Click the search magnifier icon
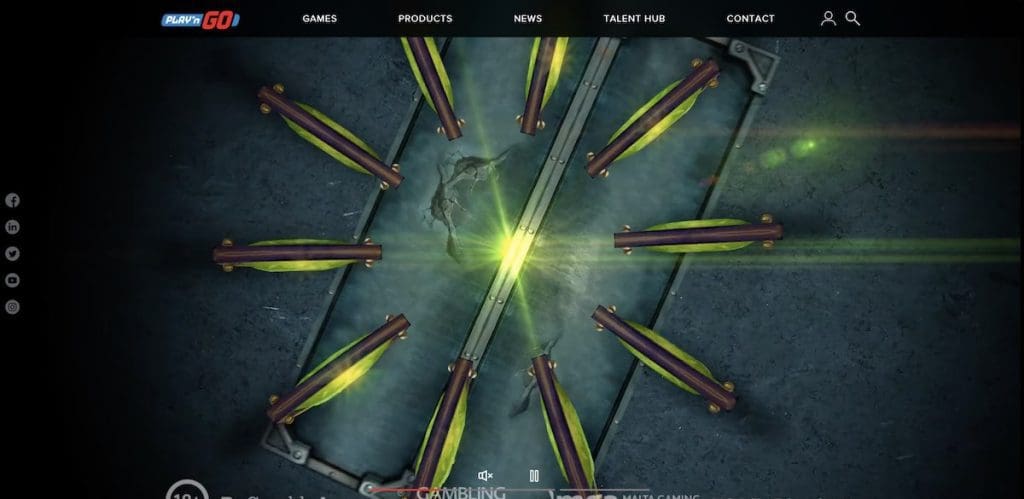 [853, 18]
